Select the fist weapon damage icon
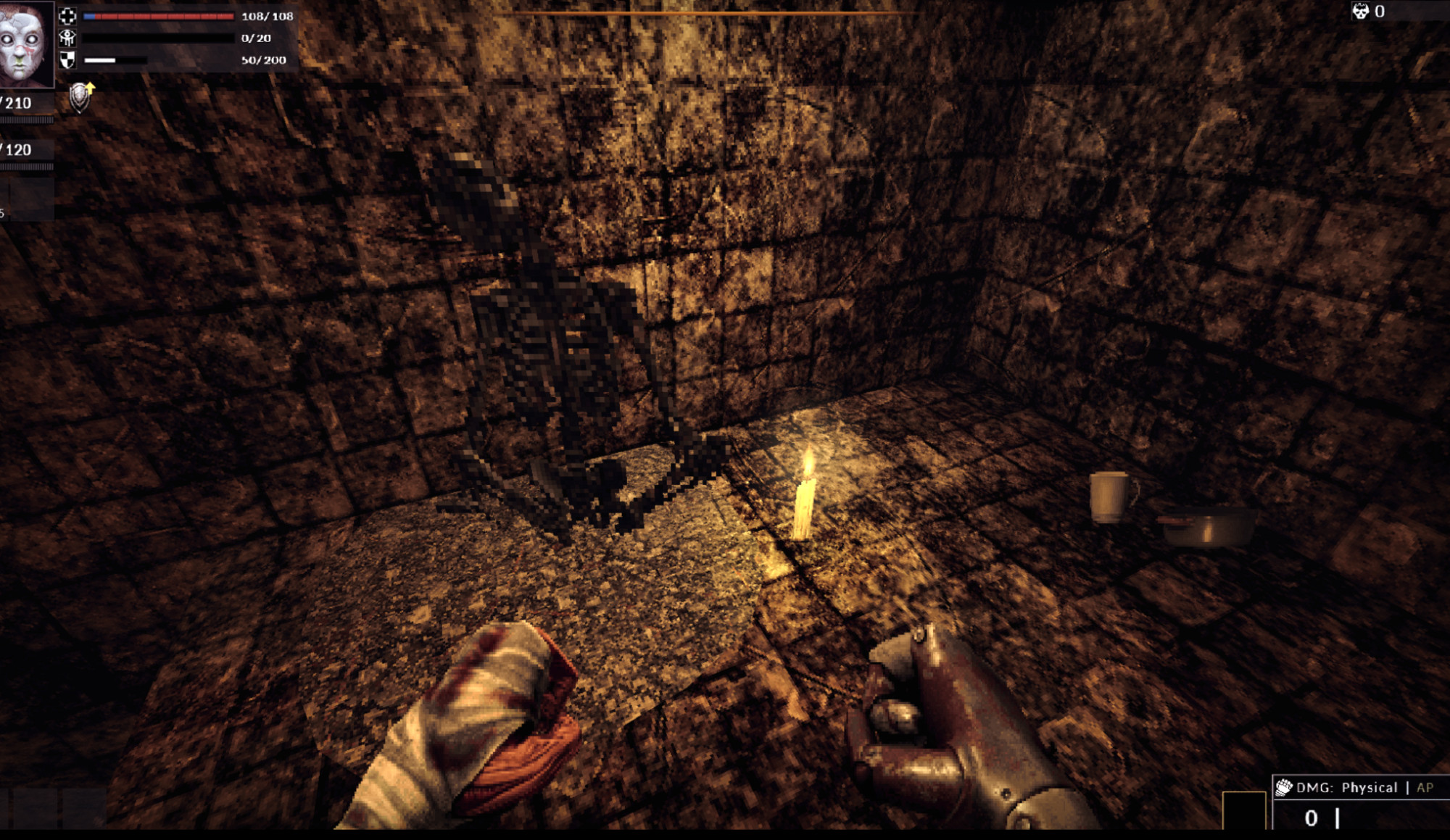Screen dimensions: 1450x840 (x=1284, y=787)
